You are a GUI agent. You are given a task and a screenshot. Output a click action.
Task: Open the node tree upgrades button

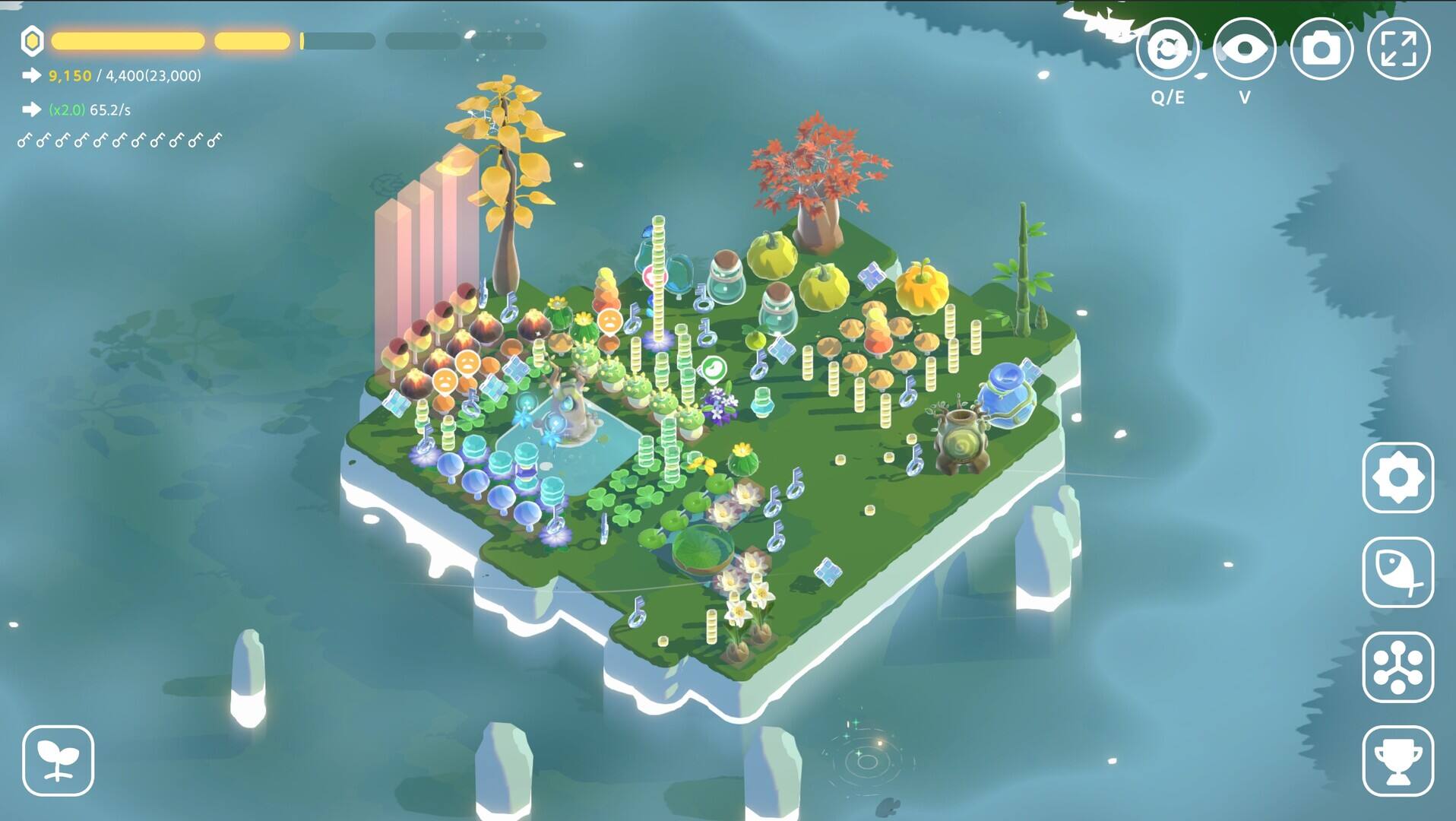click(1397, 667)
